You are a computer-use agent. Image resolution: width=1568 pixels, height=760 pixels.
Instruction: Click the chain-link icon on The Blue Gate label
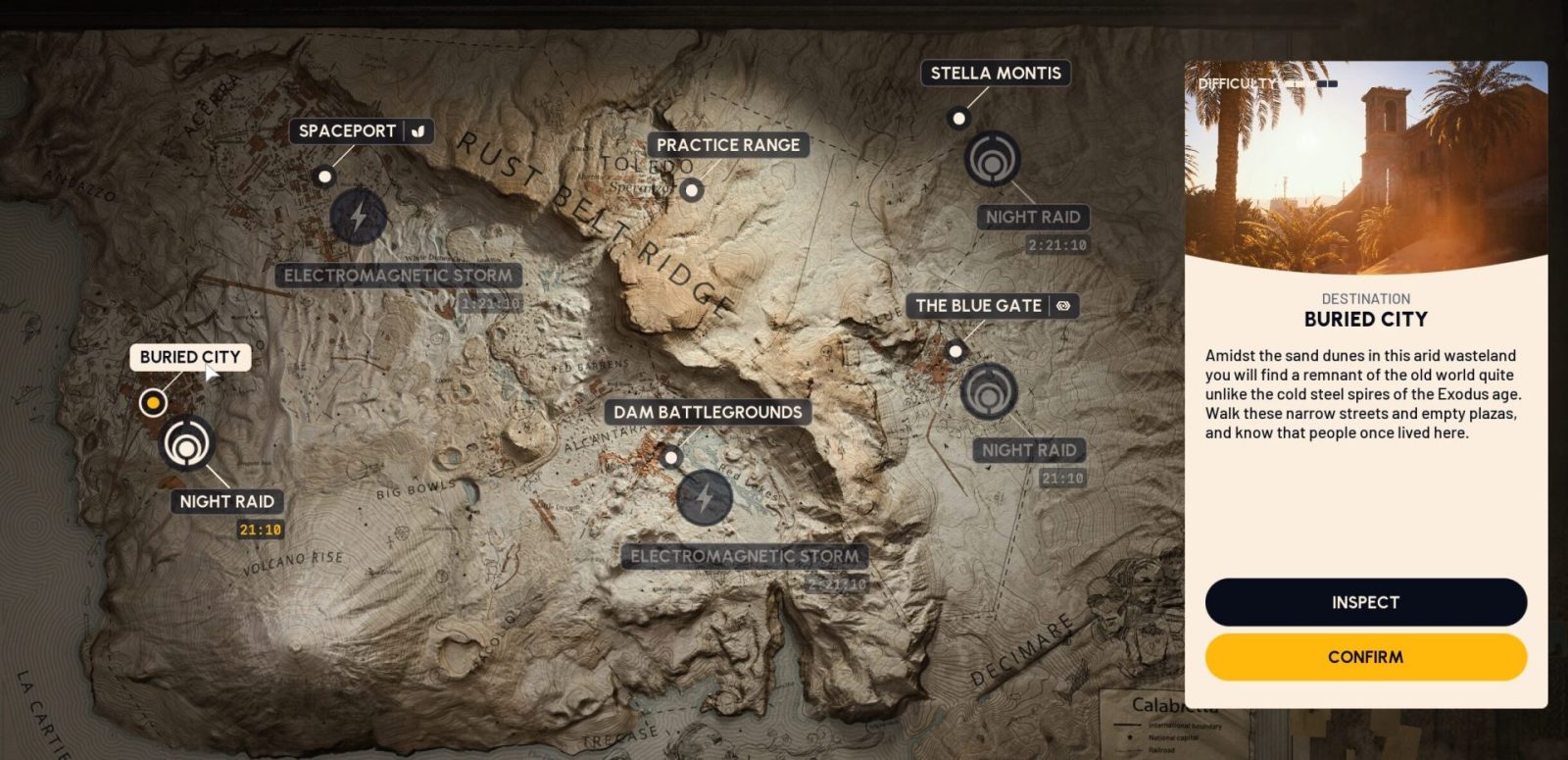tap(1065, 306)
